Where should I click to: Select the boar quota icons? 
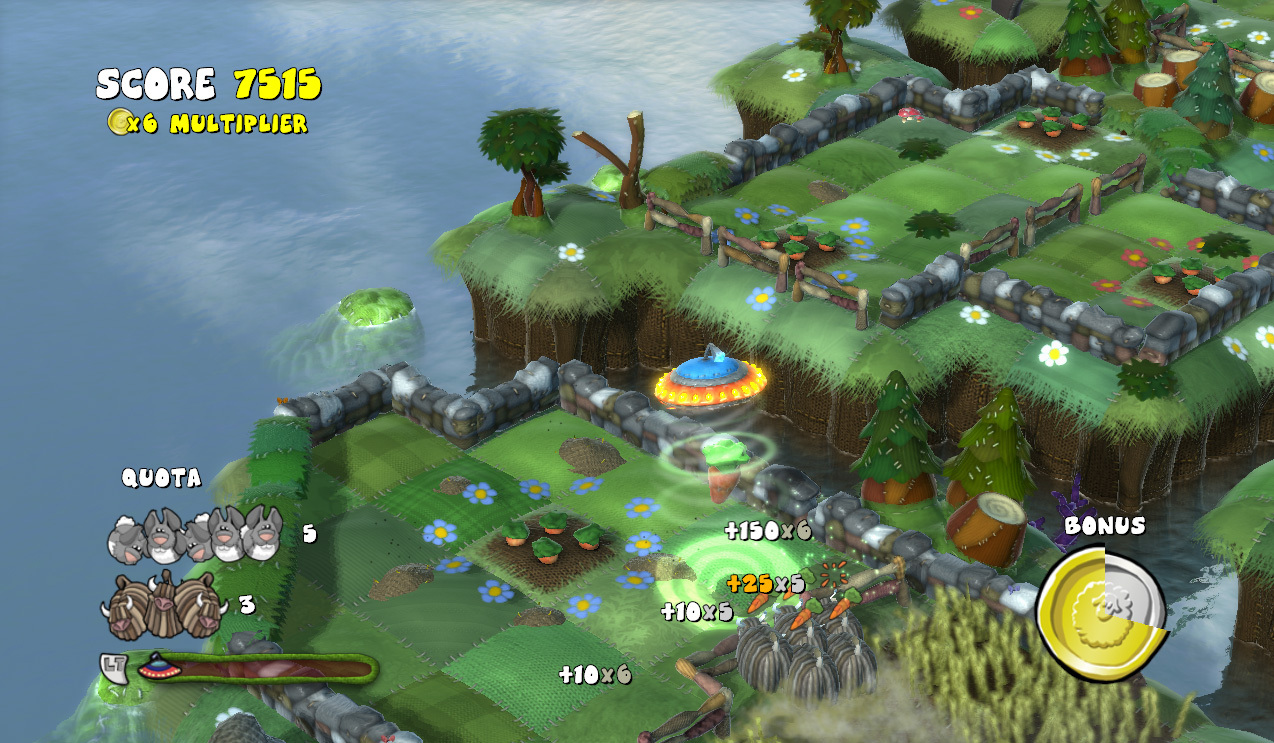164,606
